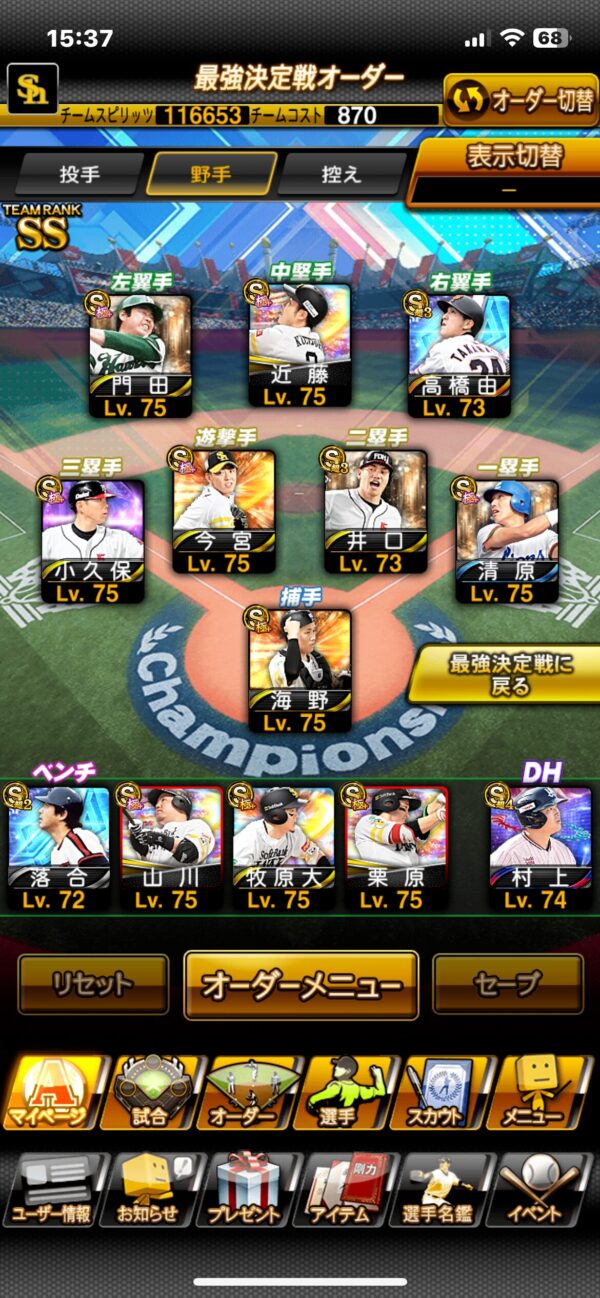Screen dimensions: 600x1298
Task: Open the オーダーメニュー
Action: coord(300,984)
